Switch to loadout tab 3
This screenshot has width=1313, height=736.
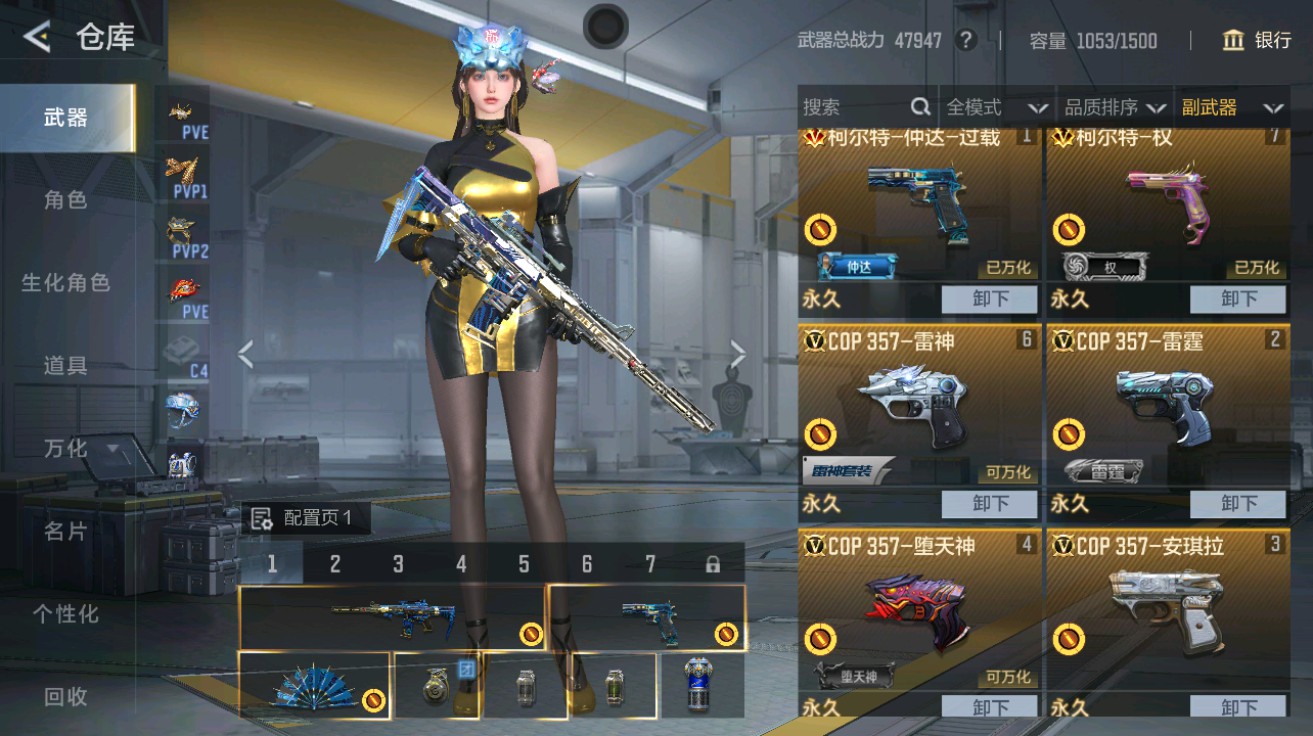tap(396, 564)
